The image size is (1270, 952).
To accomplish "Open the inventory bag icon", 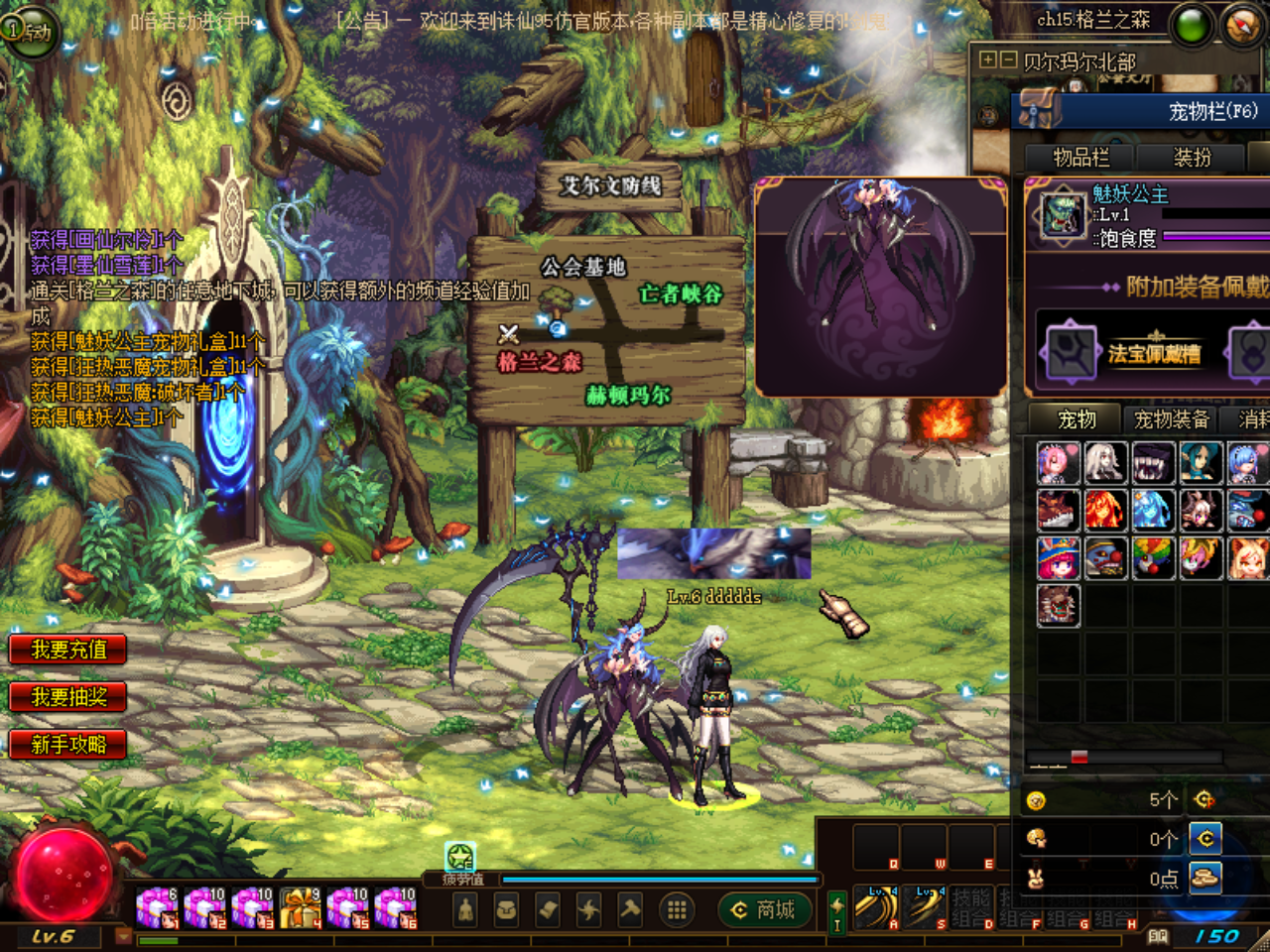I will pos(504,907).
